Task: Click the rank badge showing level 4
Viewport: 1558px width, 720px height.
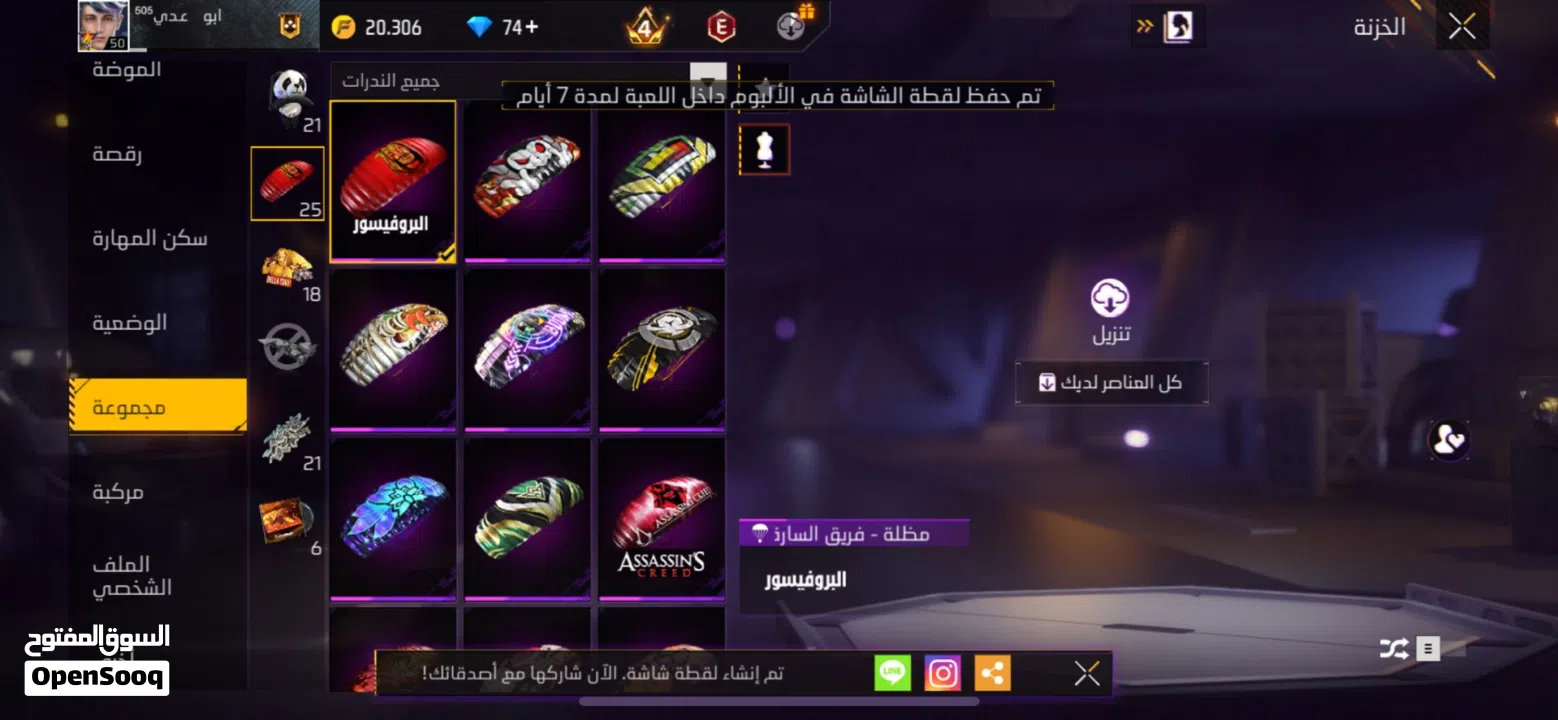Action: click(x=646, y=25)
